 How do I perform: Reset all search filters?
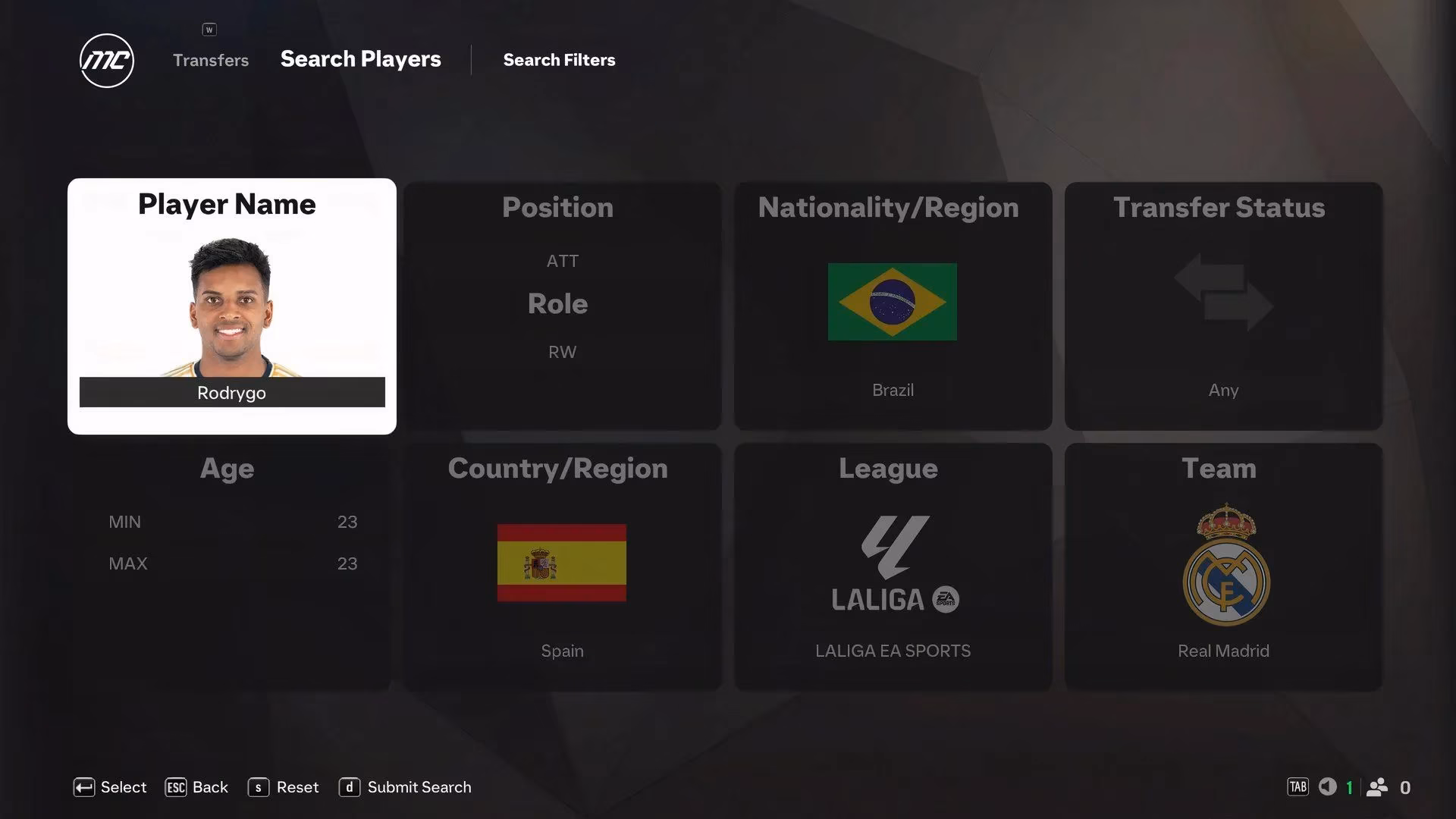point(284,787)
